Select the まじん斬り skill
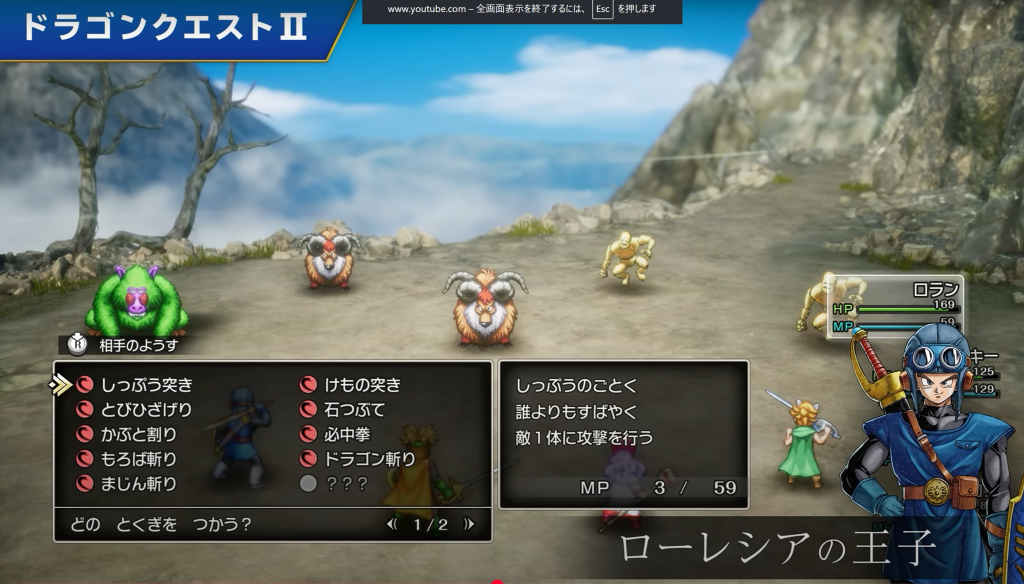Viewport: 1024px width, 584px height. click(138, 484)
